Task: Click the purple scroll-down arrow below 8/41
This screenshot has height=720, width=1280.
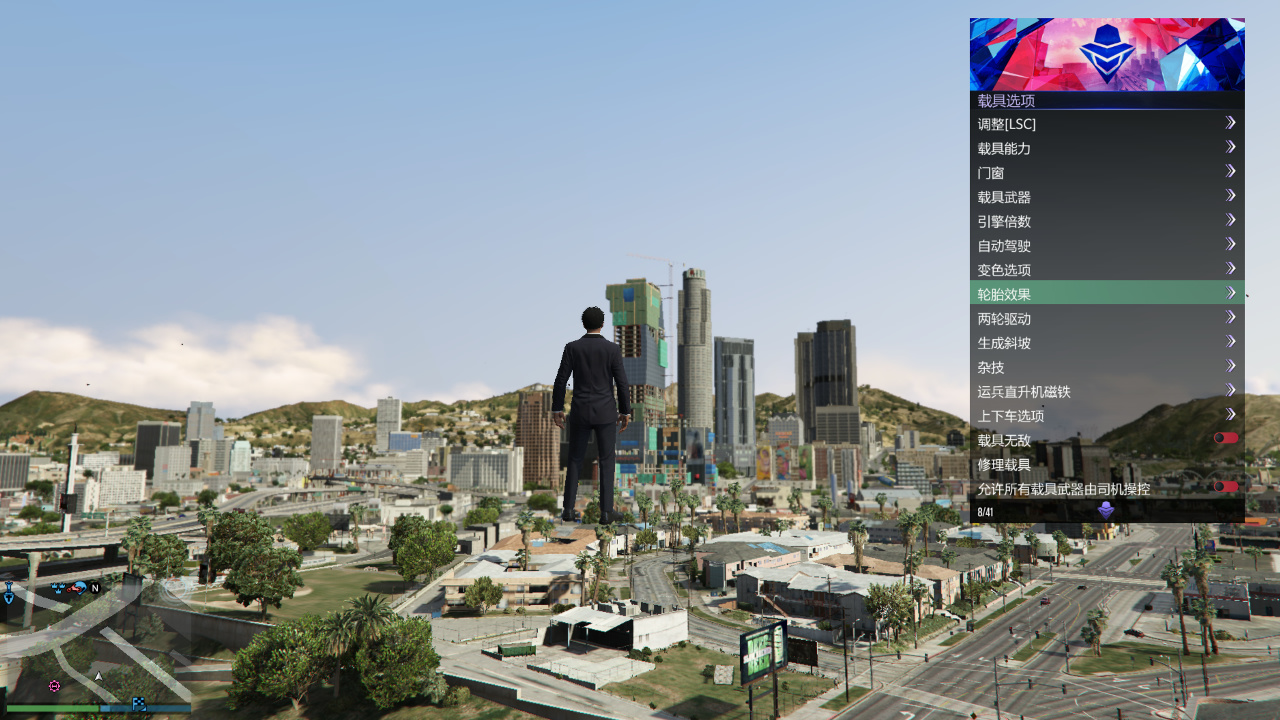Action: (1106, 509)
